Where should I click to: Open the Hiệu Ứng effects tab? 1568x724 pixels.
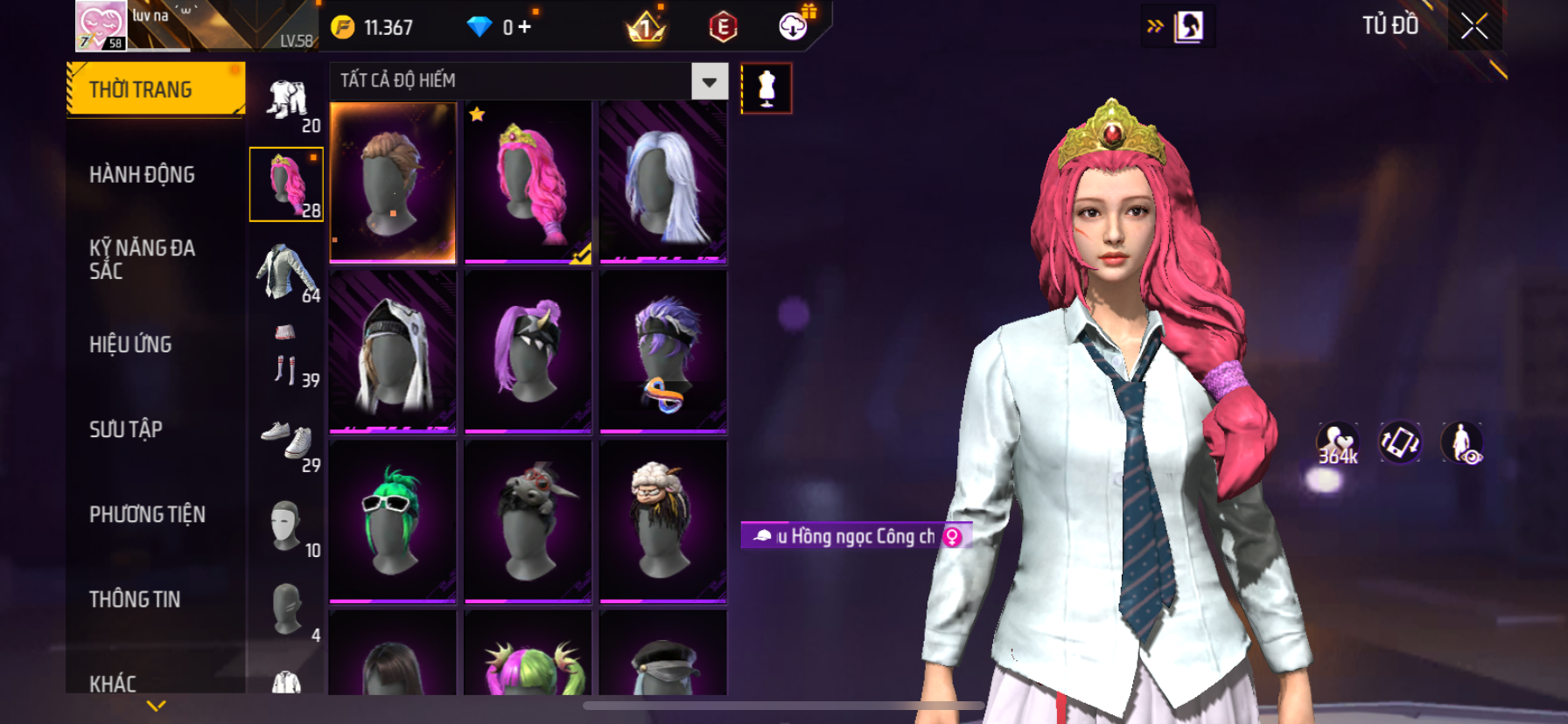(130, 345)
